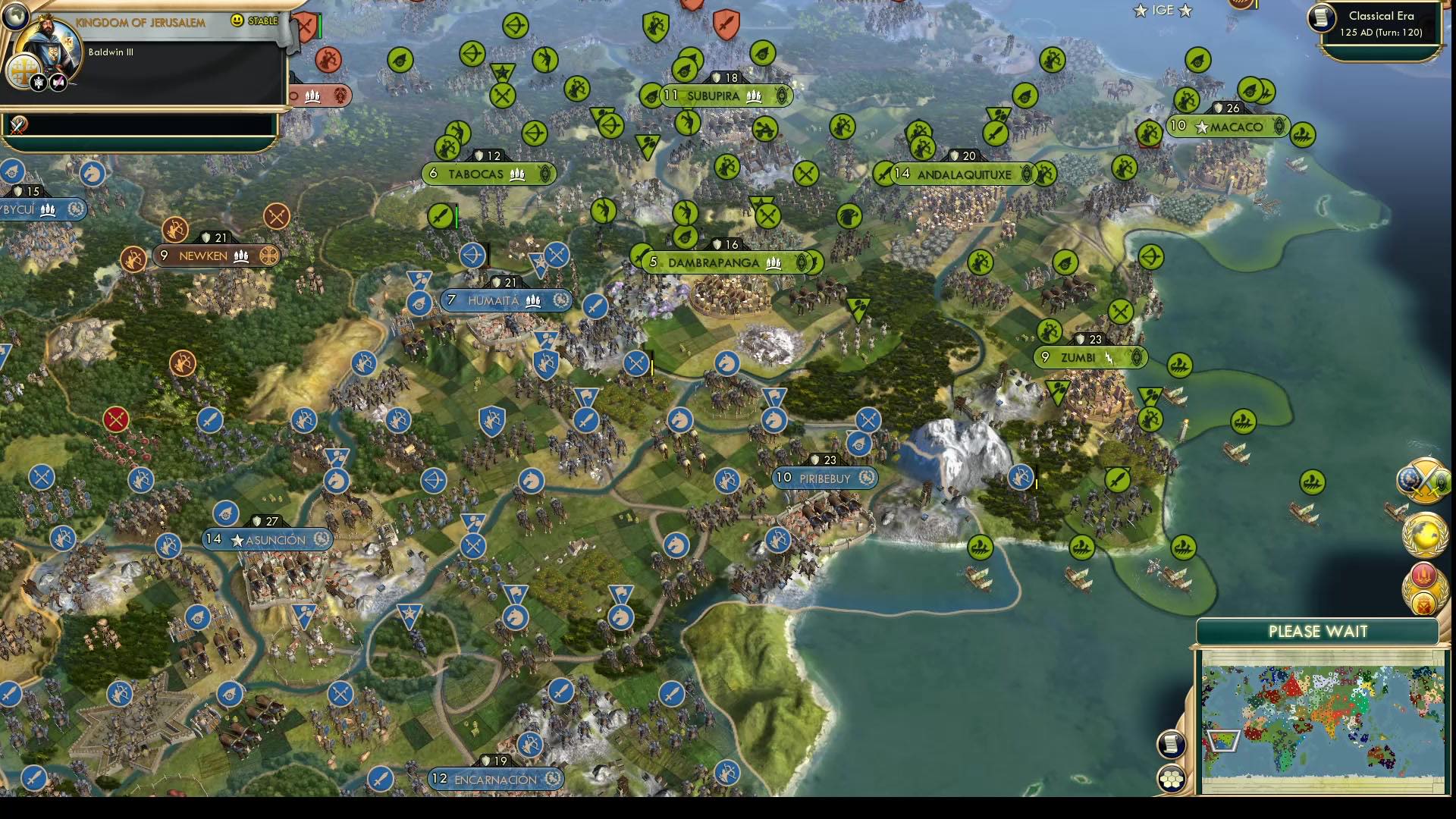The height and width of the screenshot is (819, 1456).
Task: Click the dark globe icon above leader portrait
Action: pos(15,17)
